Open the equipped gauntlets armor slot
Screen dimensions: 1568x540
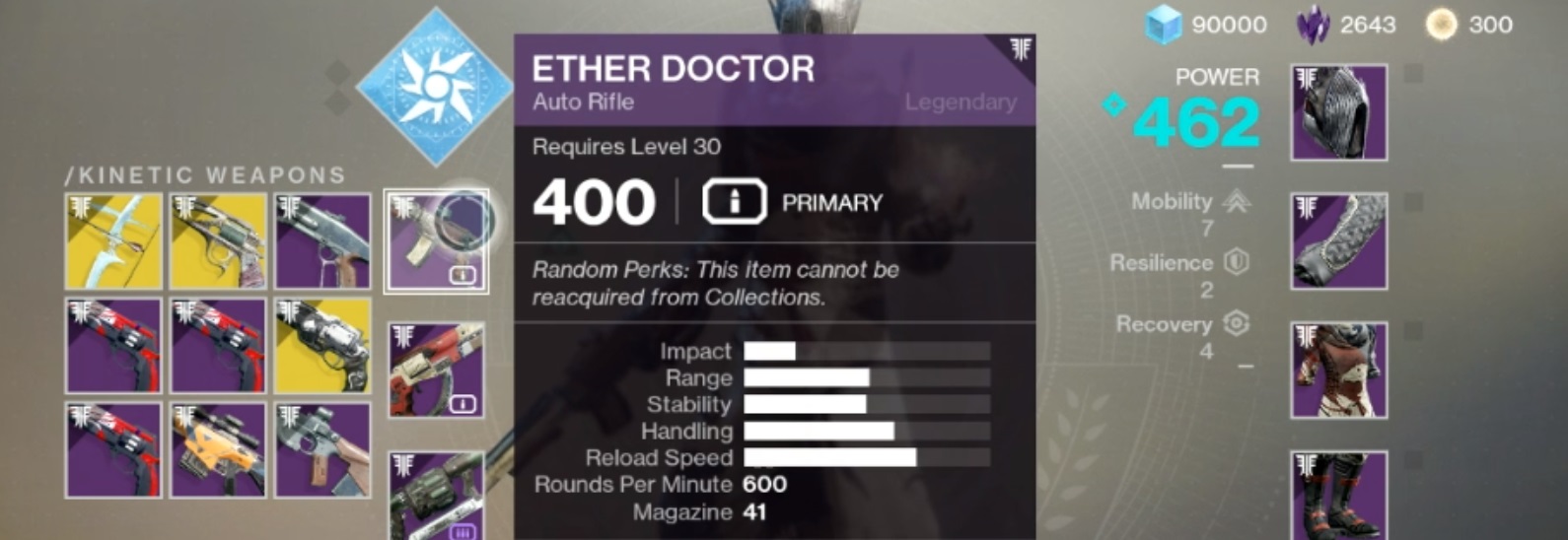1339,241
